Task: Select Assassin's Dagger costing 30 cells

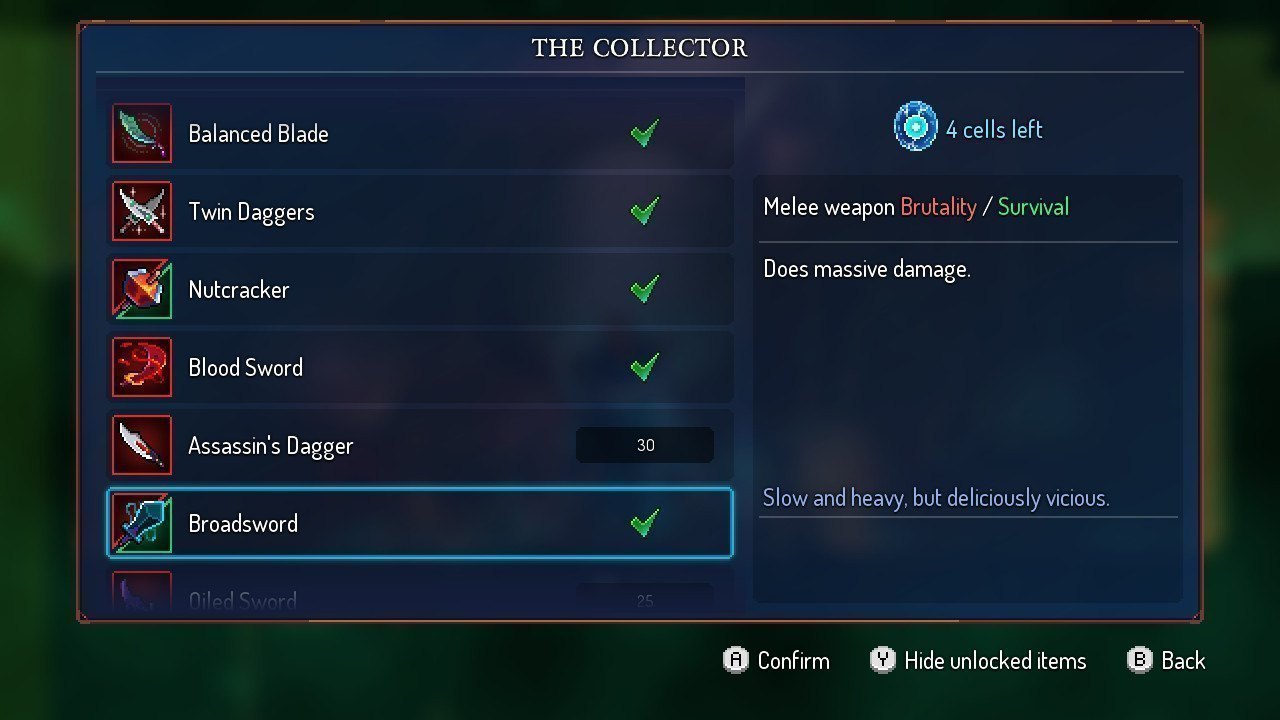Action: 420,445
